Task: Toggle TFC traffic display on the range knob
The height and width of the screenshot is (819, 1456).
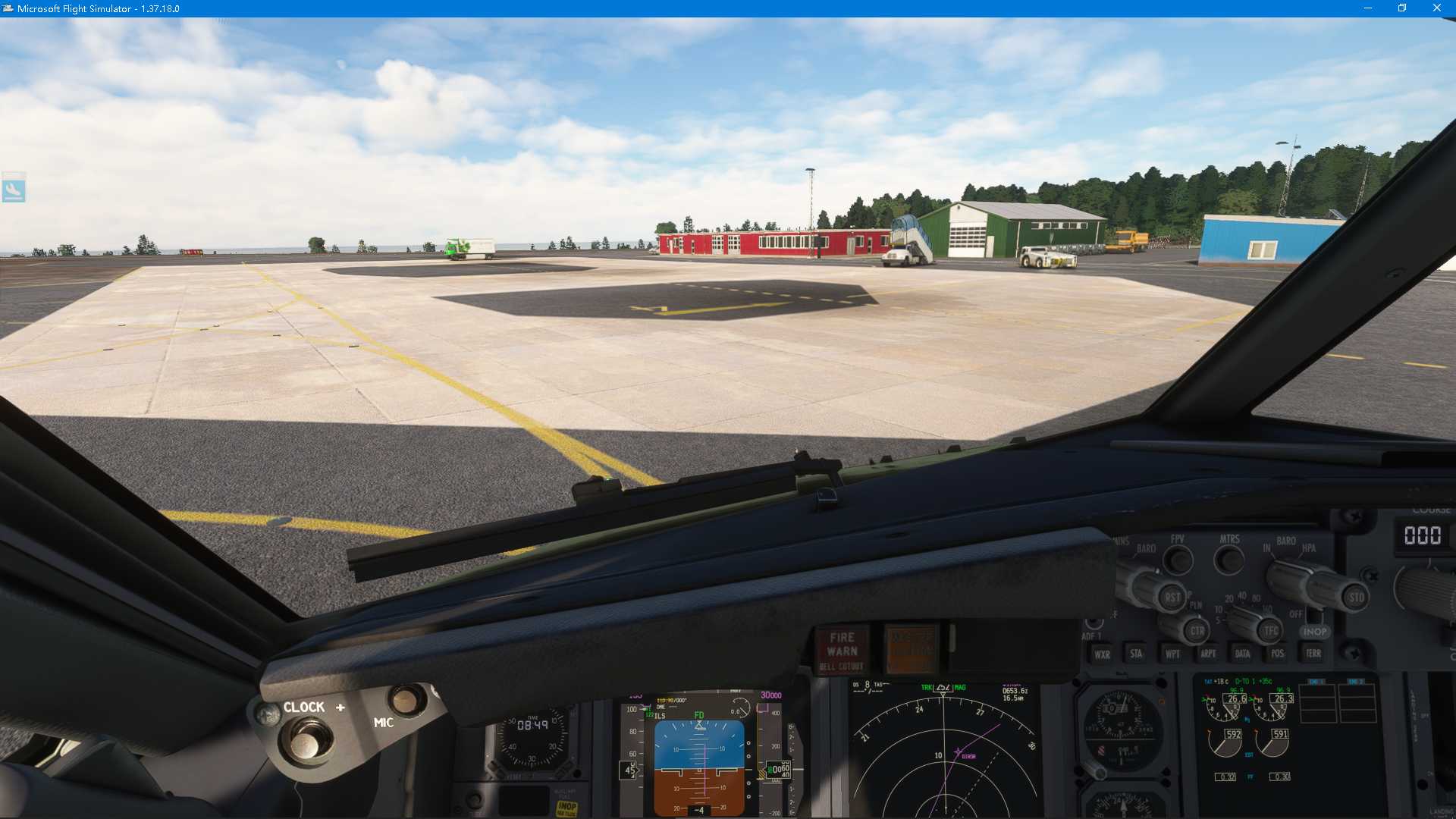Action: click(x=1269, y=631)
